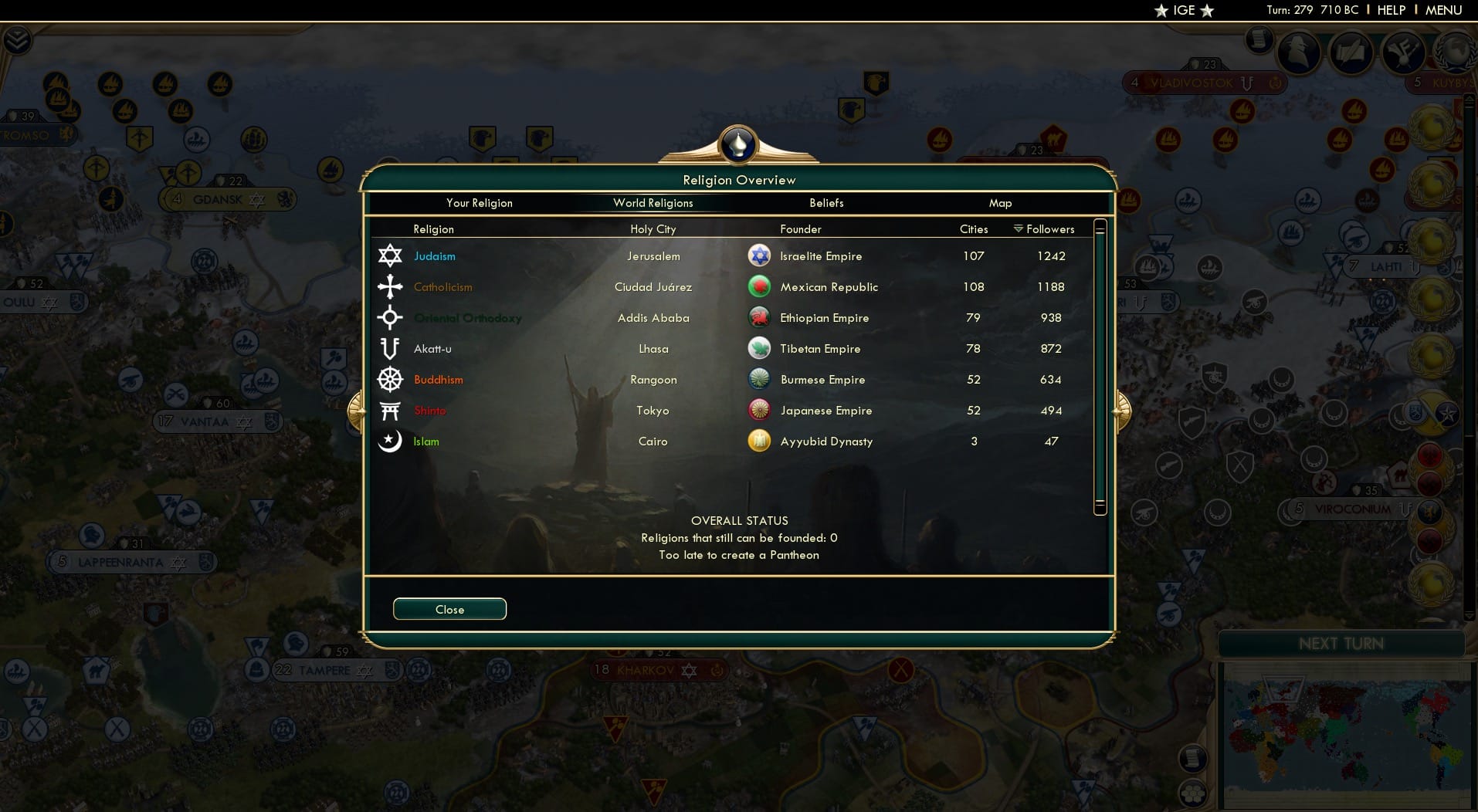Click the Akatt-u religion symbol

391,348
